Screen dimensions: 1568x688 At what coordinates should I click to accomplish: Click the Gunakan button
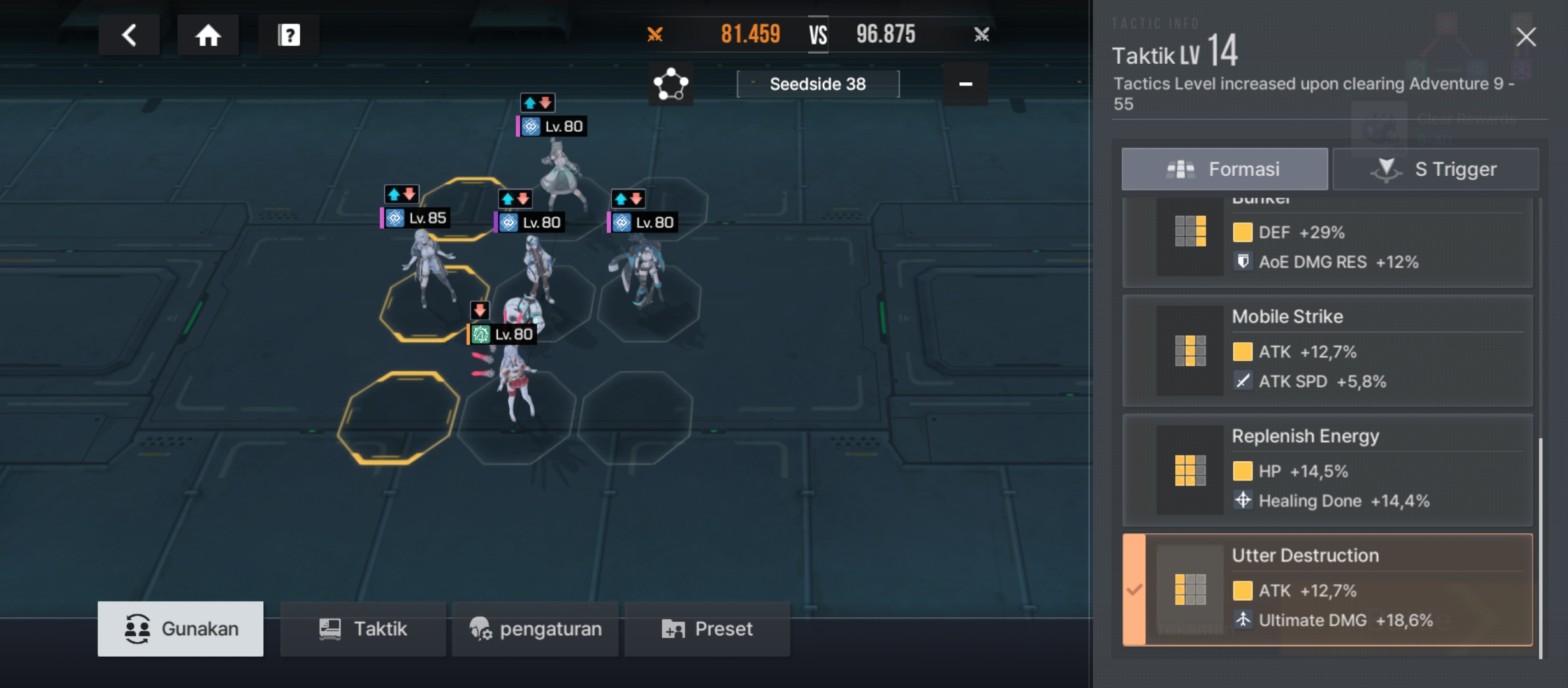pos(180,629)
